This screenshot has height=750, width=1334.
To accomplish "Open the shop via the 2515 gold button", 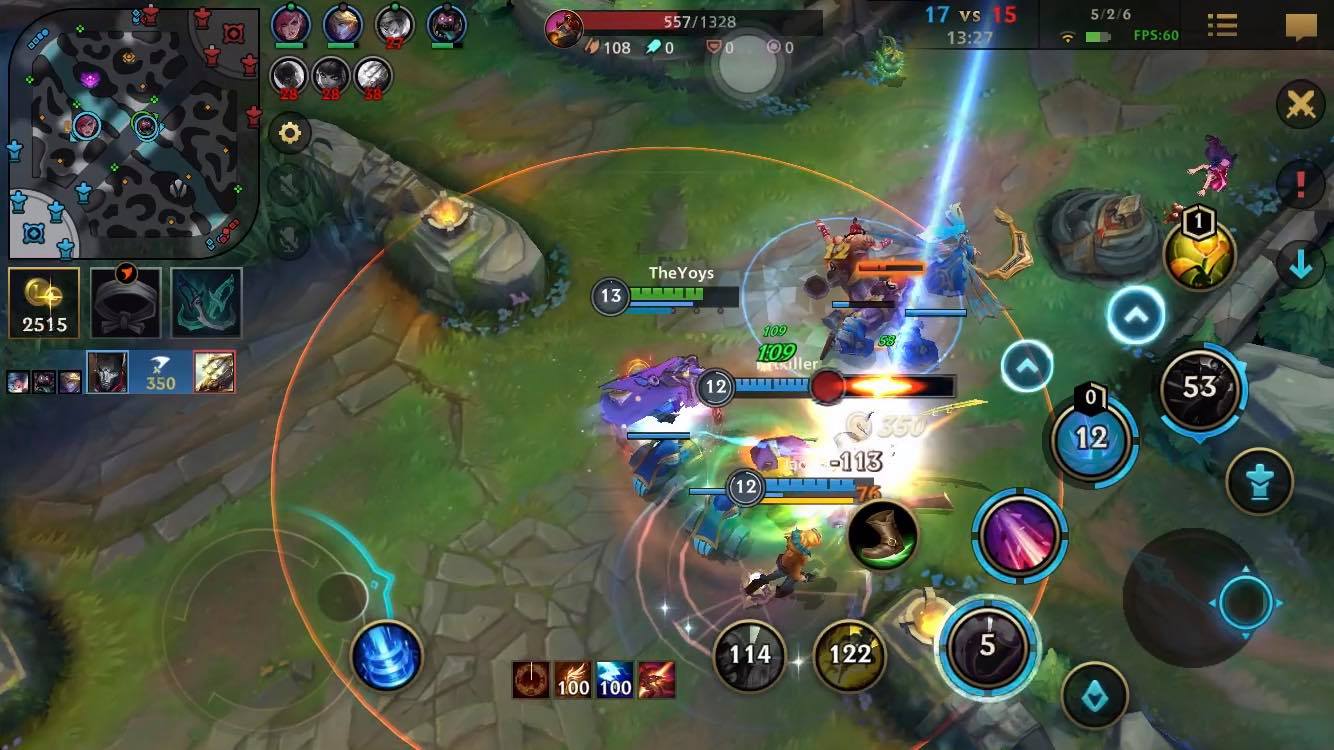I will click(44, 302).
